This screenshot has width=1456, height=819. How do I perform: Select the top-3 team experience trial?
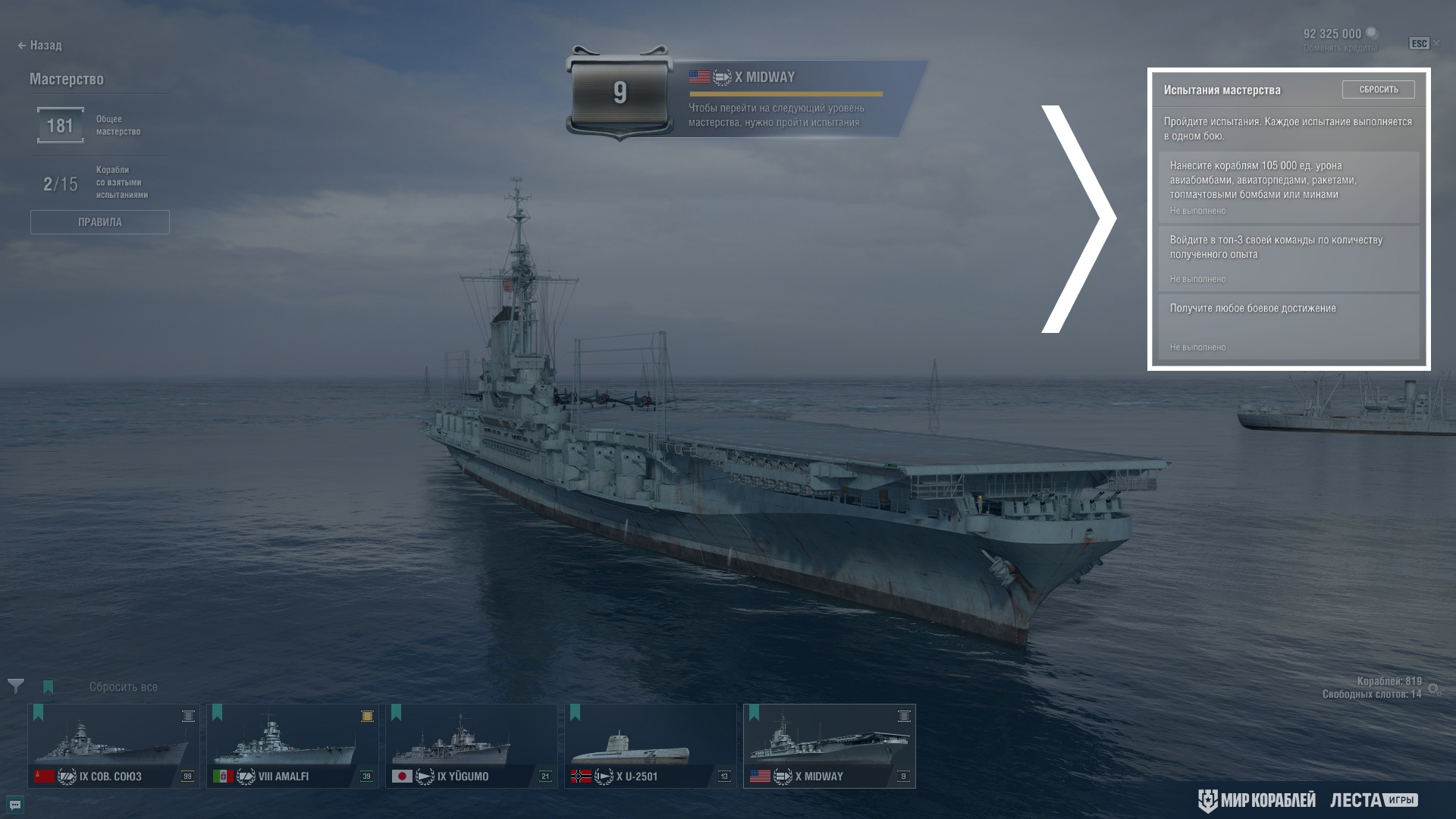[x=1288, y=259]
